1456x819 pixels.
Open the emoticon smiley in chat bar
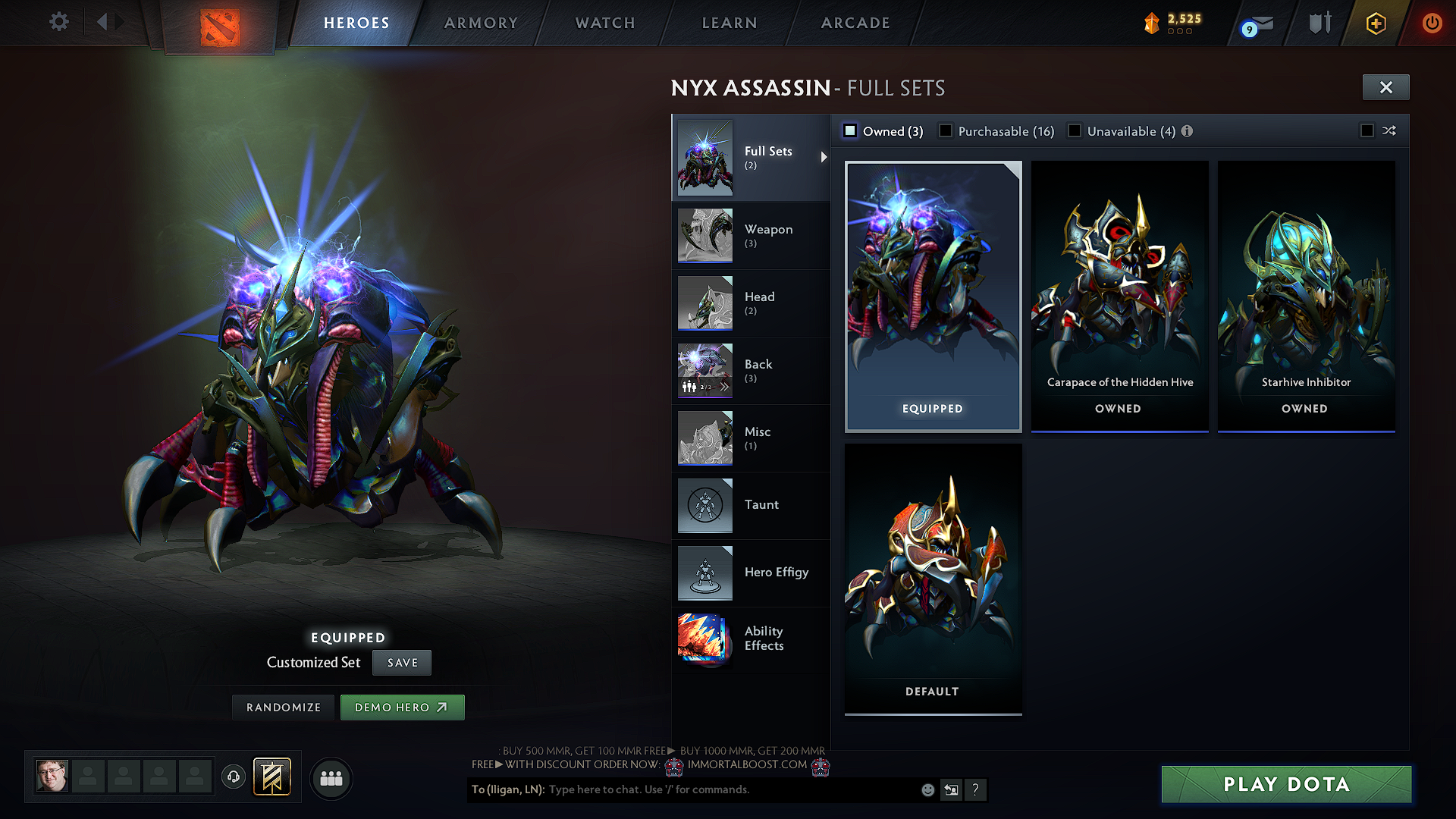click(x=927, y=789)
